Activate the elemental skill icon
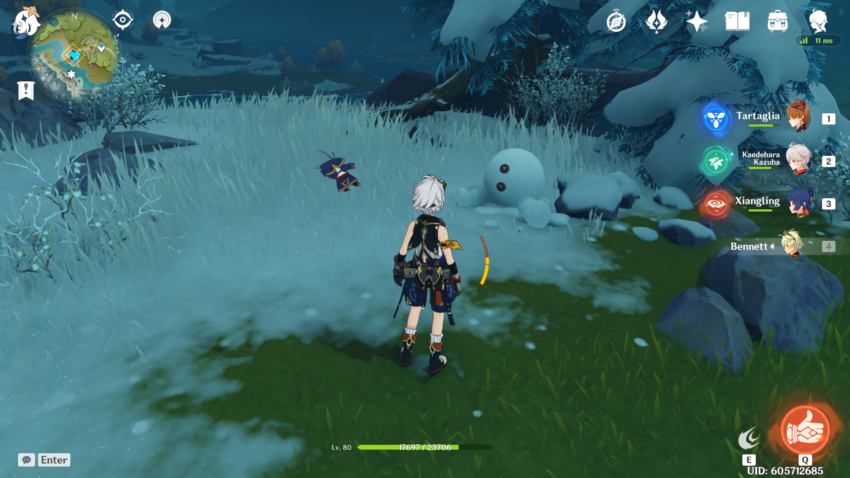 click(748, 438)
